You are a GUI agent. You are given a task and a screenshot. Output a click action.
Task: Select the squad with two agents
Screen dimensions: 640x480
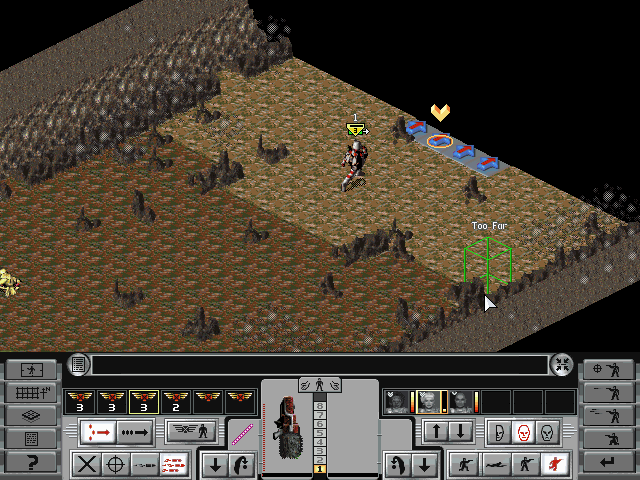(176, 402)
